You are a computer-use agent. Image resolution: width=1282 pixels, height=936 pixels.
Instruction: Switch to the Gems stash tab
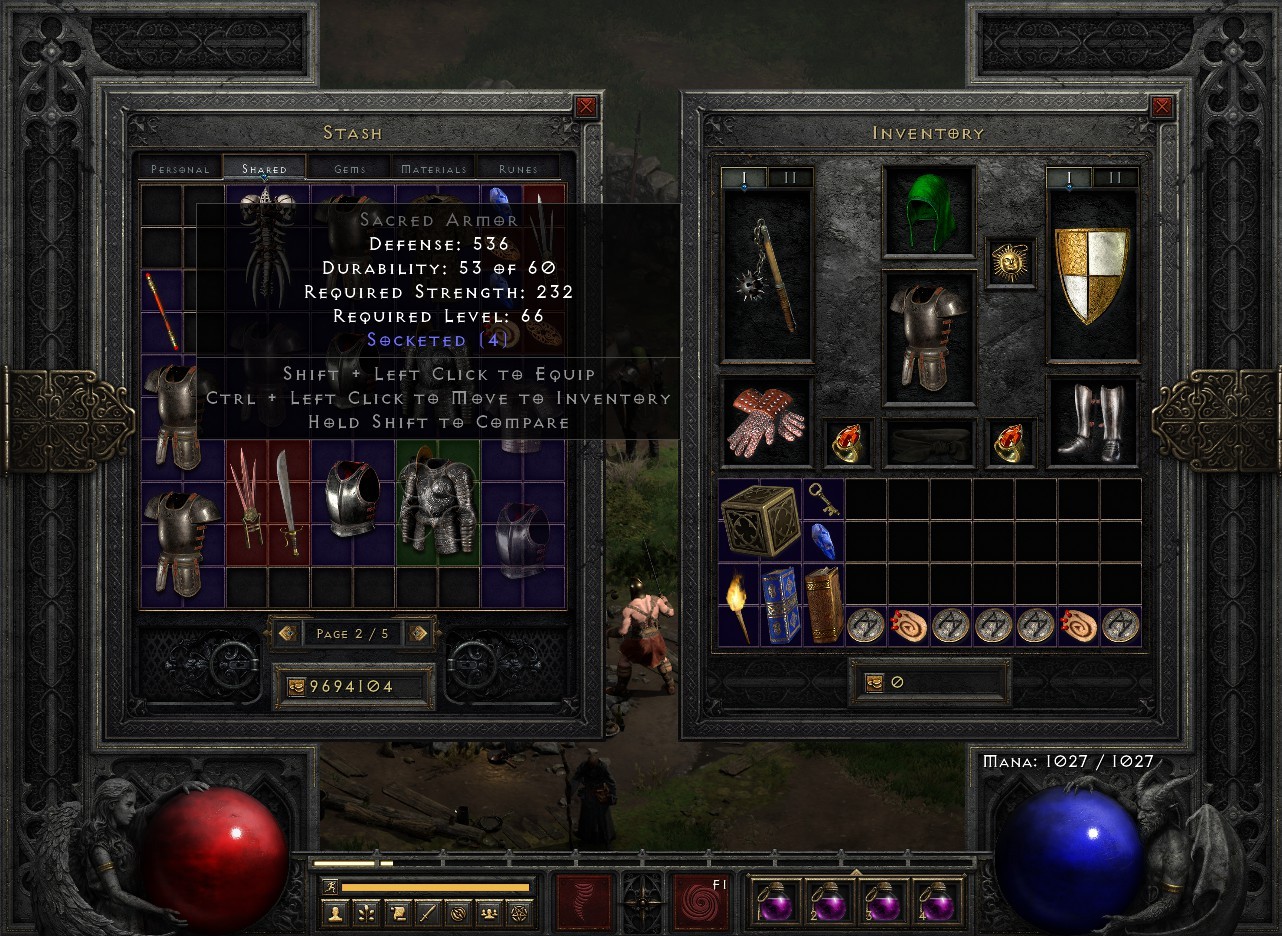(x=348, y=168)
